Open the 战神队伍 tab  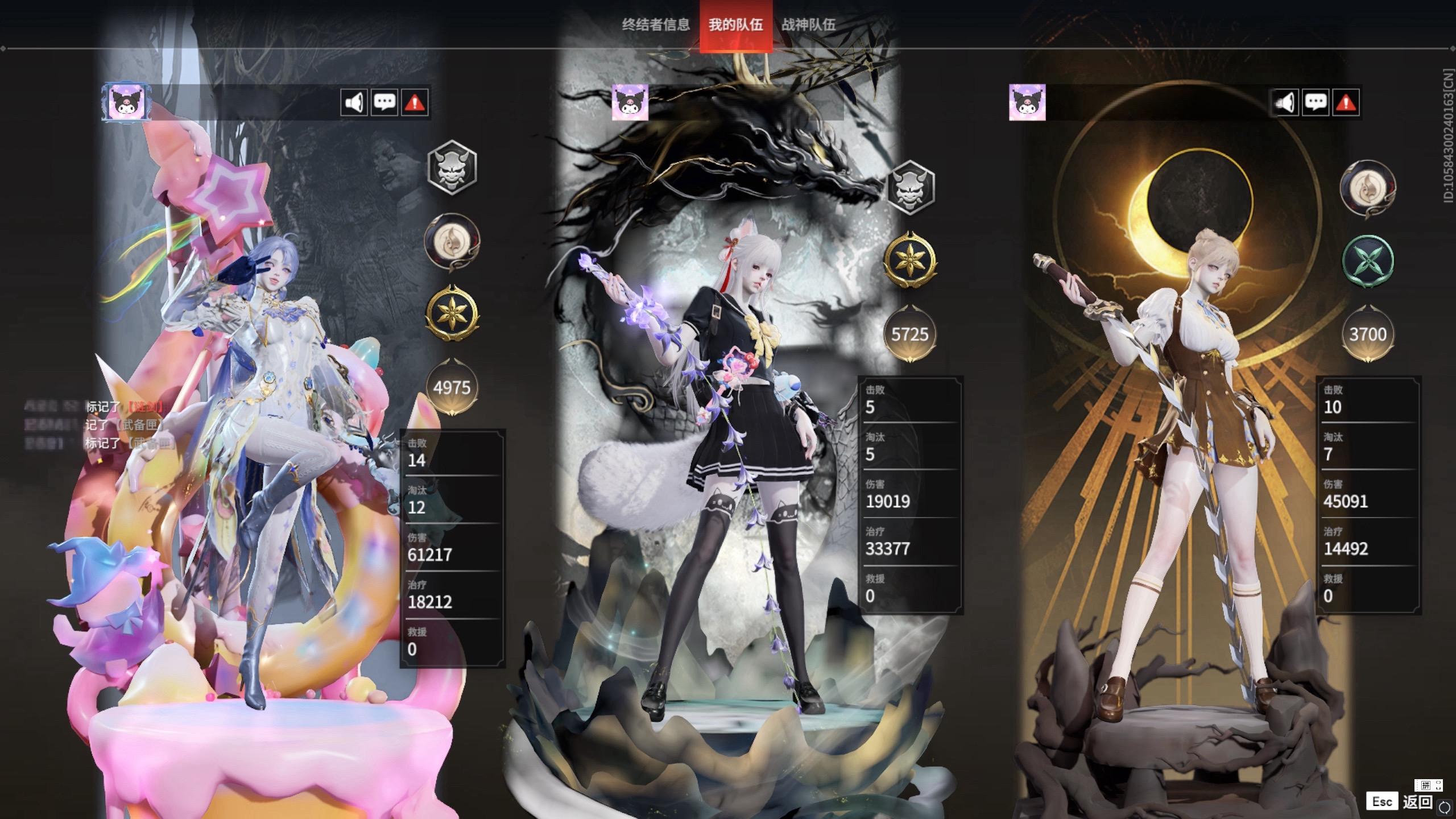pos(808,24)
